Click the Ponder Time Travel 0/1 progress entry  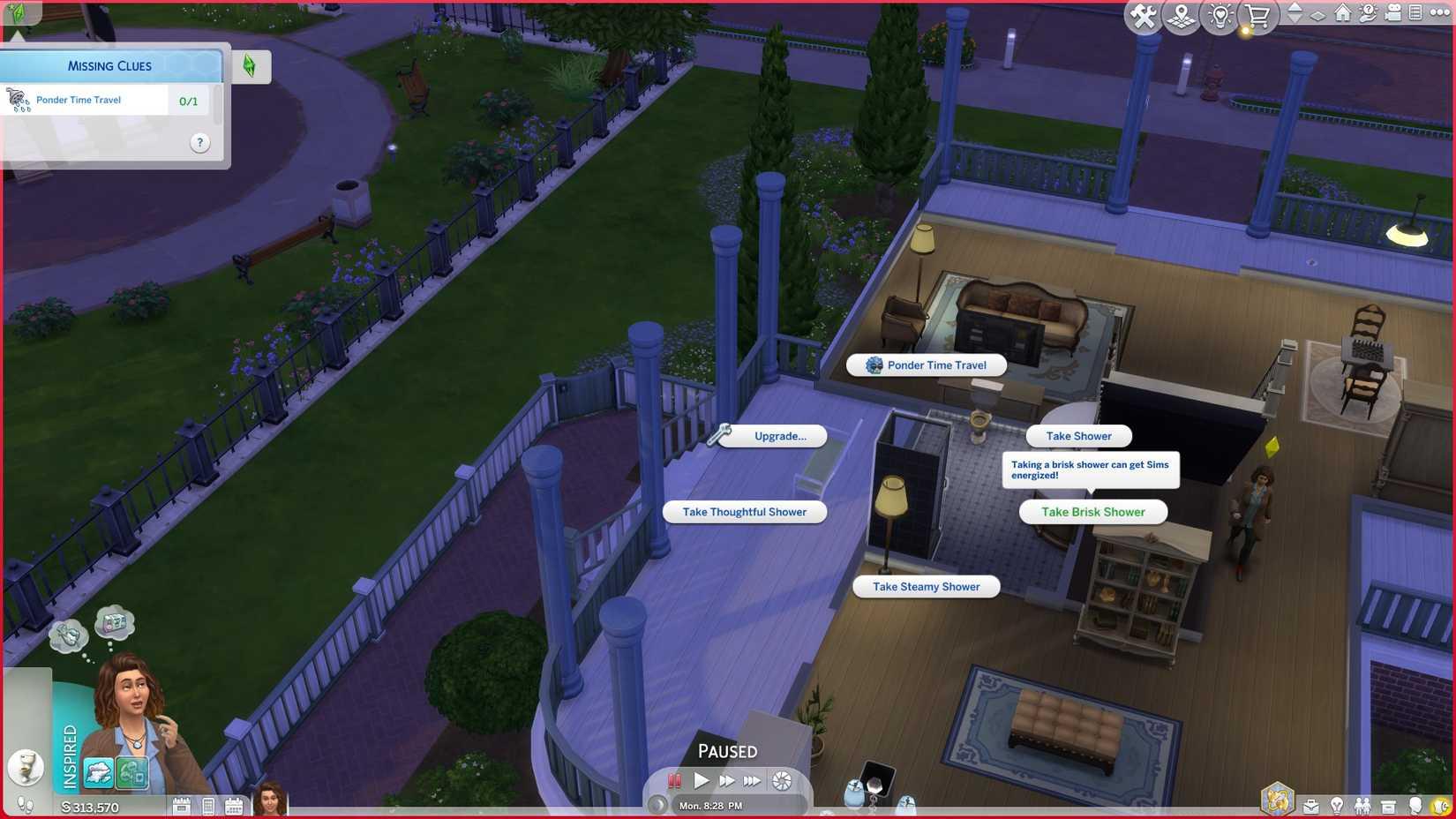pyautogui.click(x=106, y=99)
